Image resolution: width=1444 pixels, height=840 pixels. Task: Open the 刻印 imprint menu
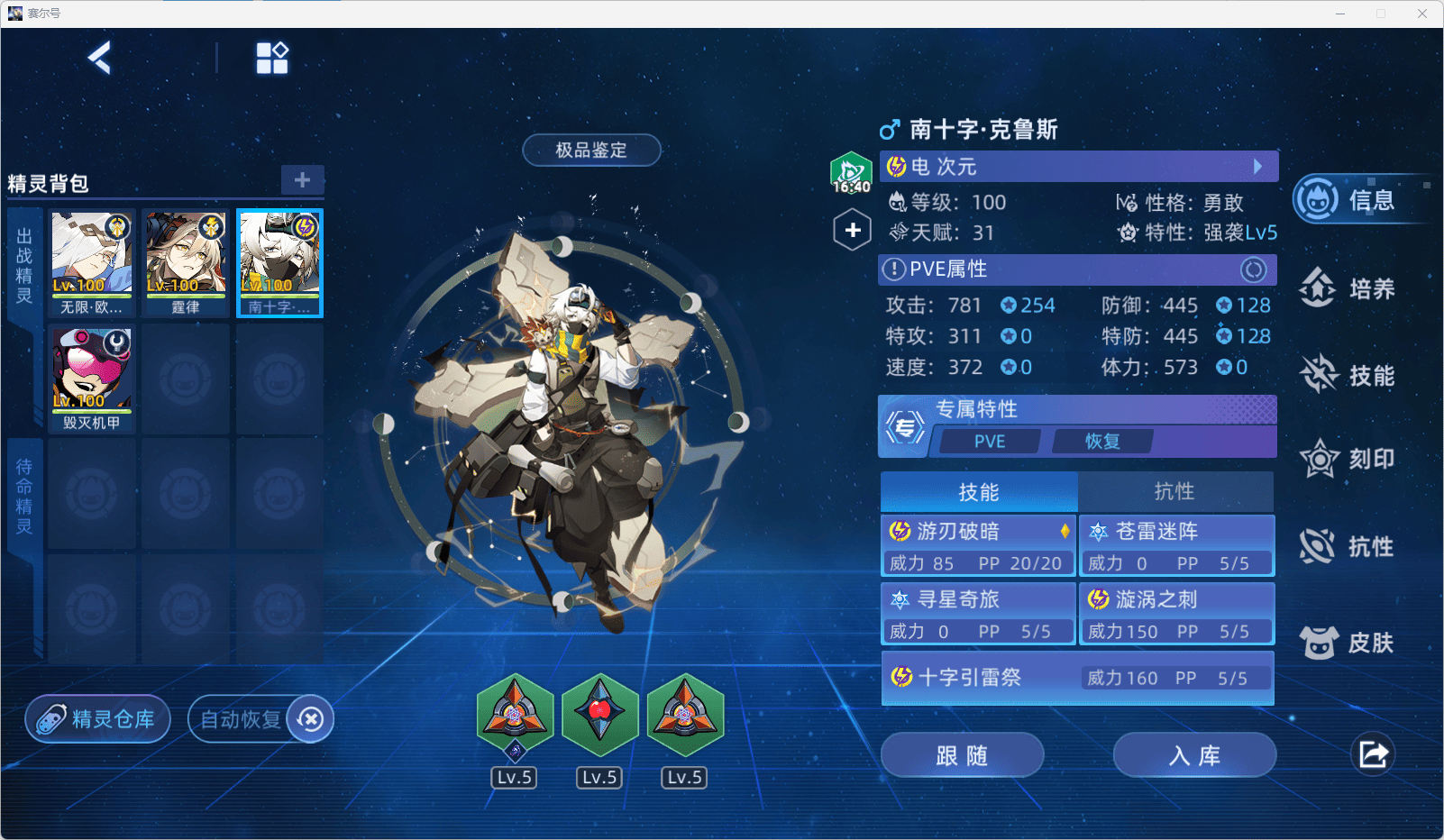(x=1349, y=460)
